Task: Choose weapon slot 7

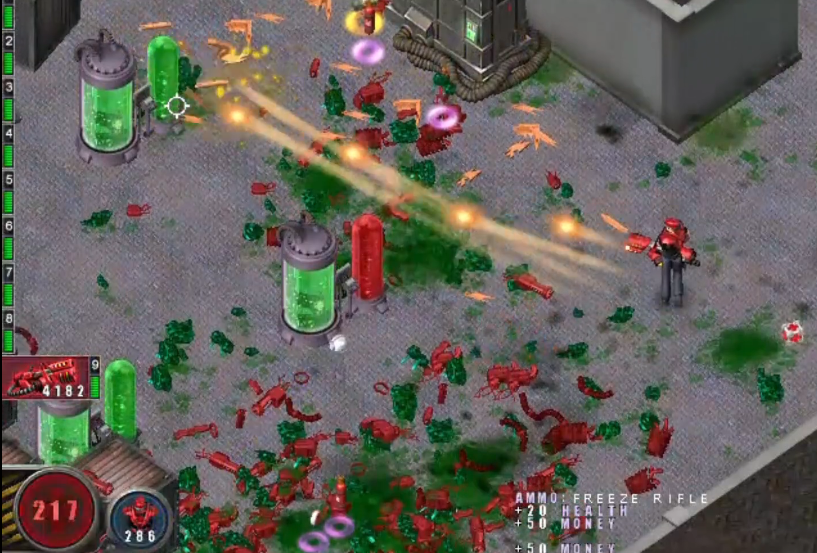Action: tap(8, 272)
